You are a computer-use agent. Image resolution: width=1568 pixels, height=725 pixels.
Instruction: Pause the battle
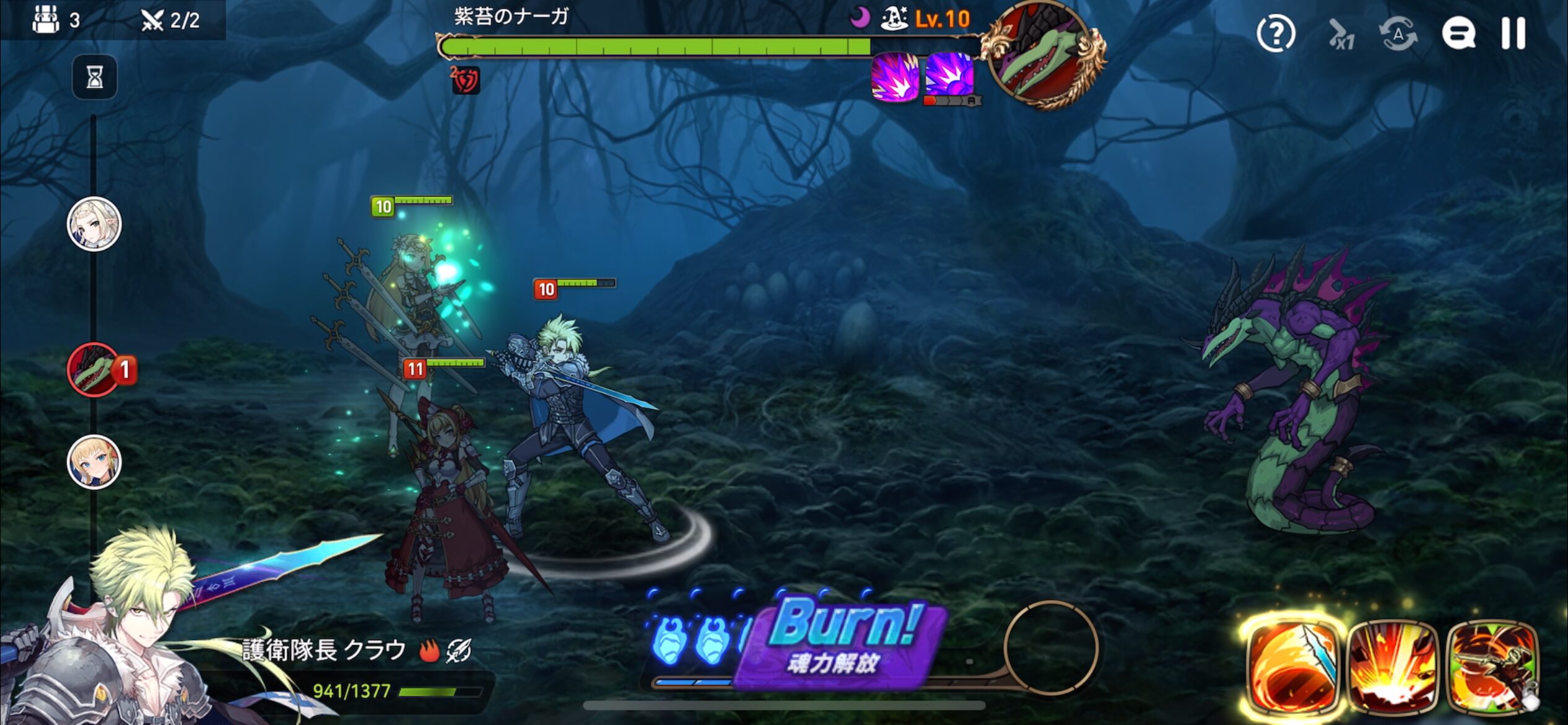[x=1513, y=33]
